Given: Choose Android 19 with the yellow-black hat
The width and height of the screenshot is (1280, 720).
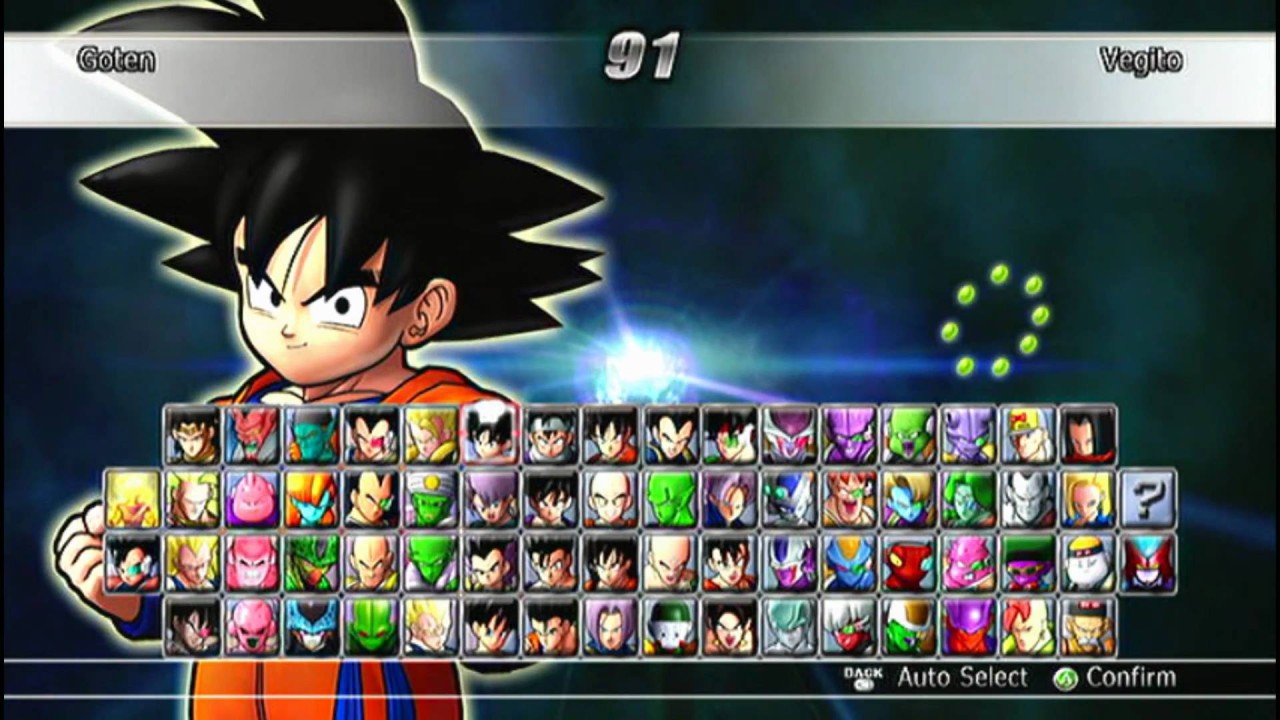Looking at the screenshot, I should (1087, 563).
